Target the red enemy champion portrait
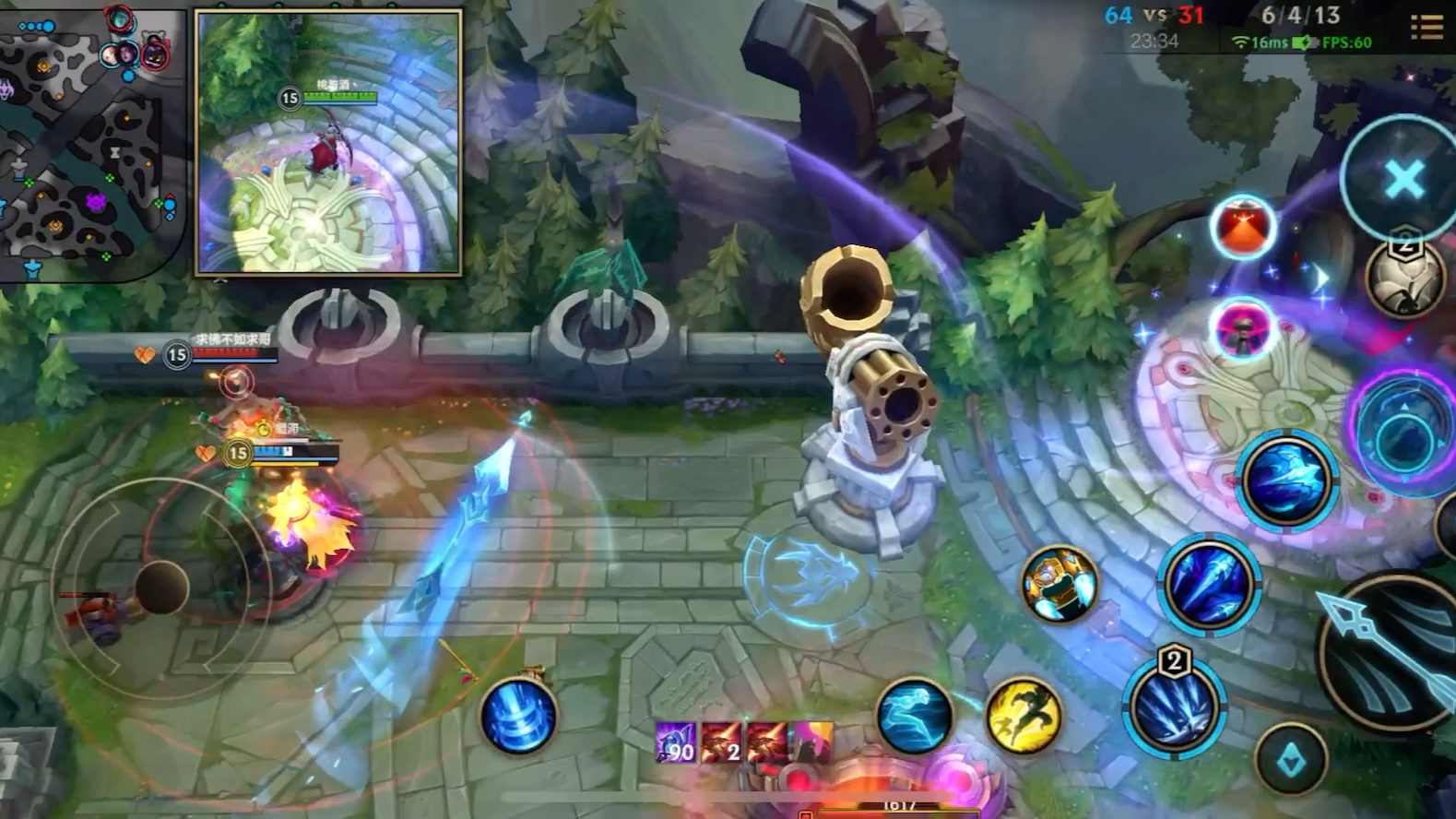This screenshot has width=1456, height=819. pyautogui.click(x=1243, y=228)
